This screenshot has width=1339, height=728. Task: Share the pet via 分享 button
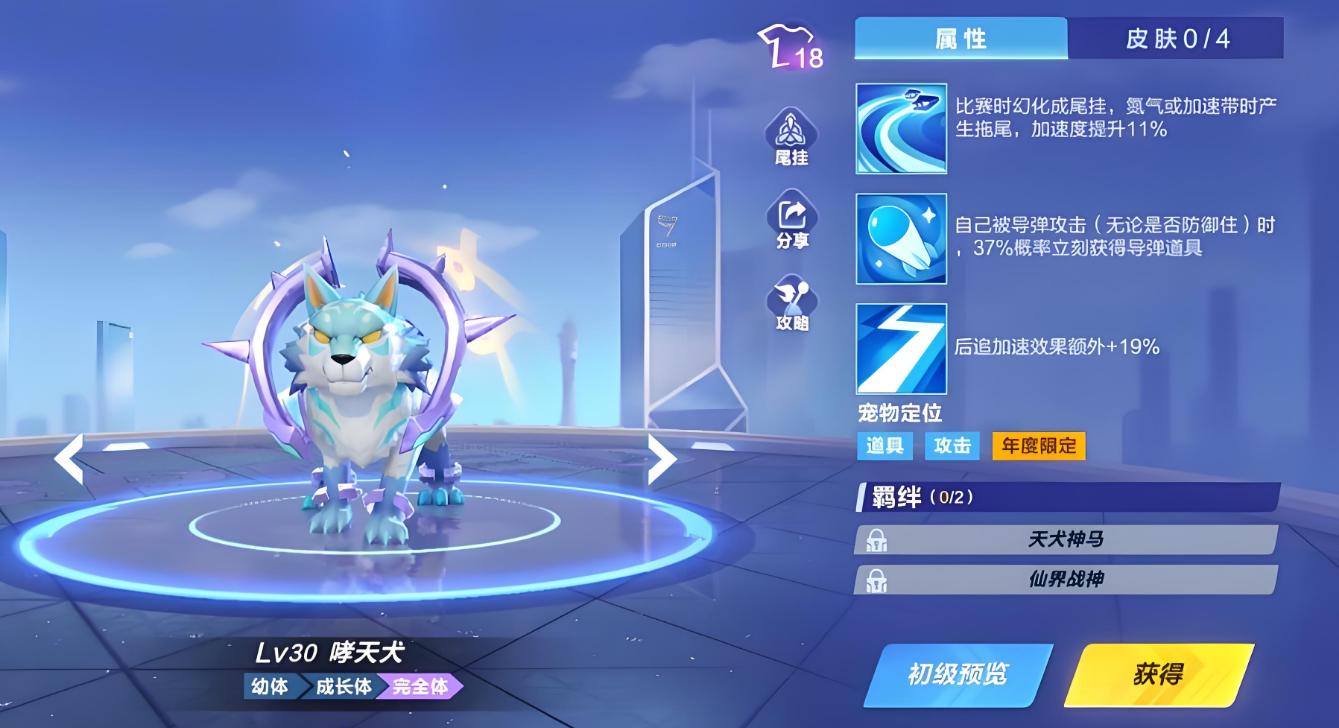click(x=791, y=220)
